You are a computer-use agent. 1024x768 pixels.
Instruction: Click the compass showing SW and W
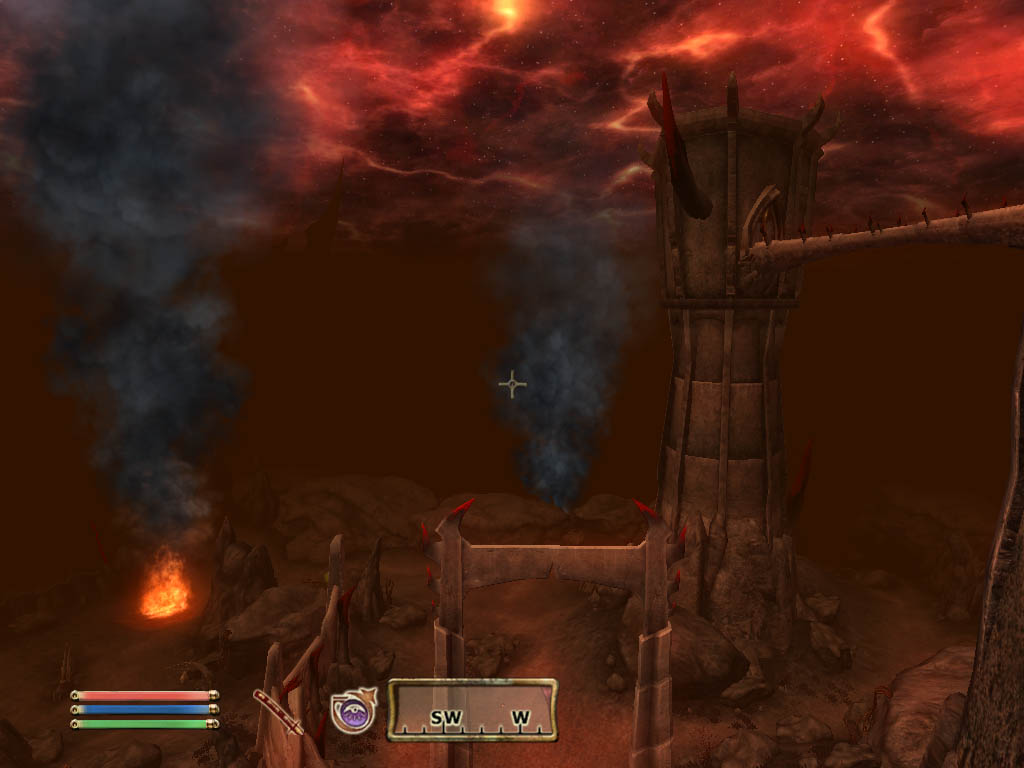472,710
